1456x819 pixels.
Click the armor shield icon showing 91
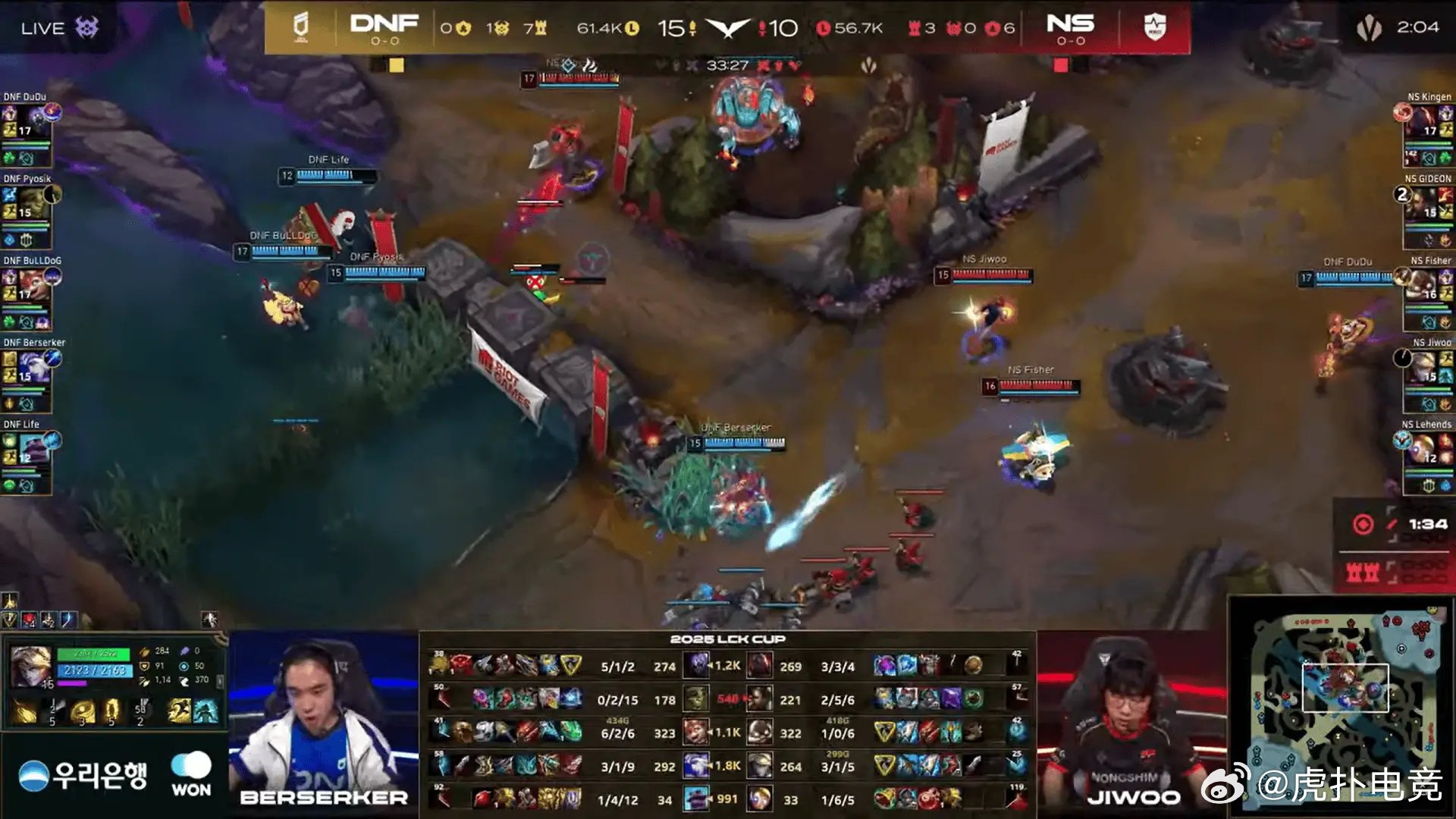pyautogui.click(x=144, y=666)
